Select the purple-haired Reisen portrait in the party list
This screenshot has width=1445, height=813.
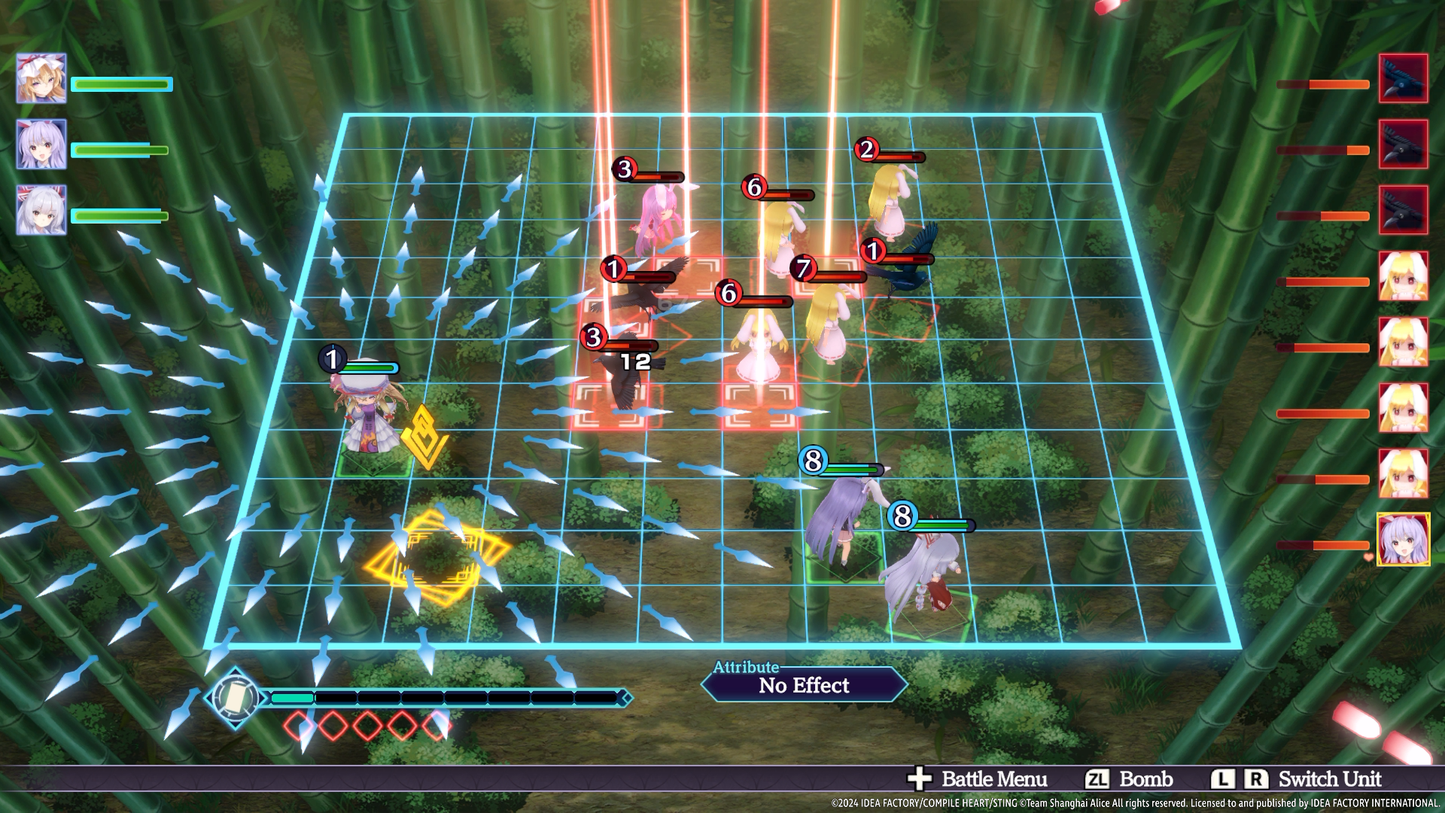[x=41, y=145]
